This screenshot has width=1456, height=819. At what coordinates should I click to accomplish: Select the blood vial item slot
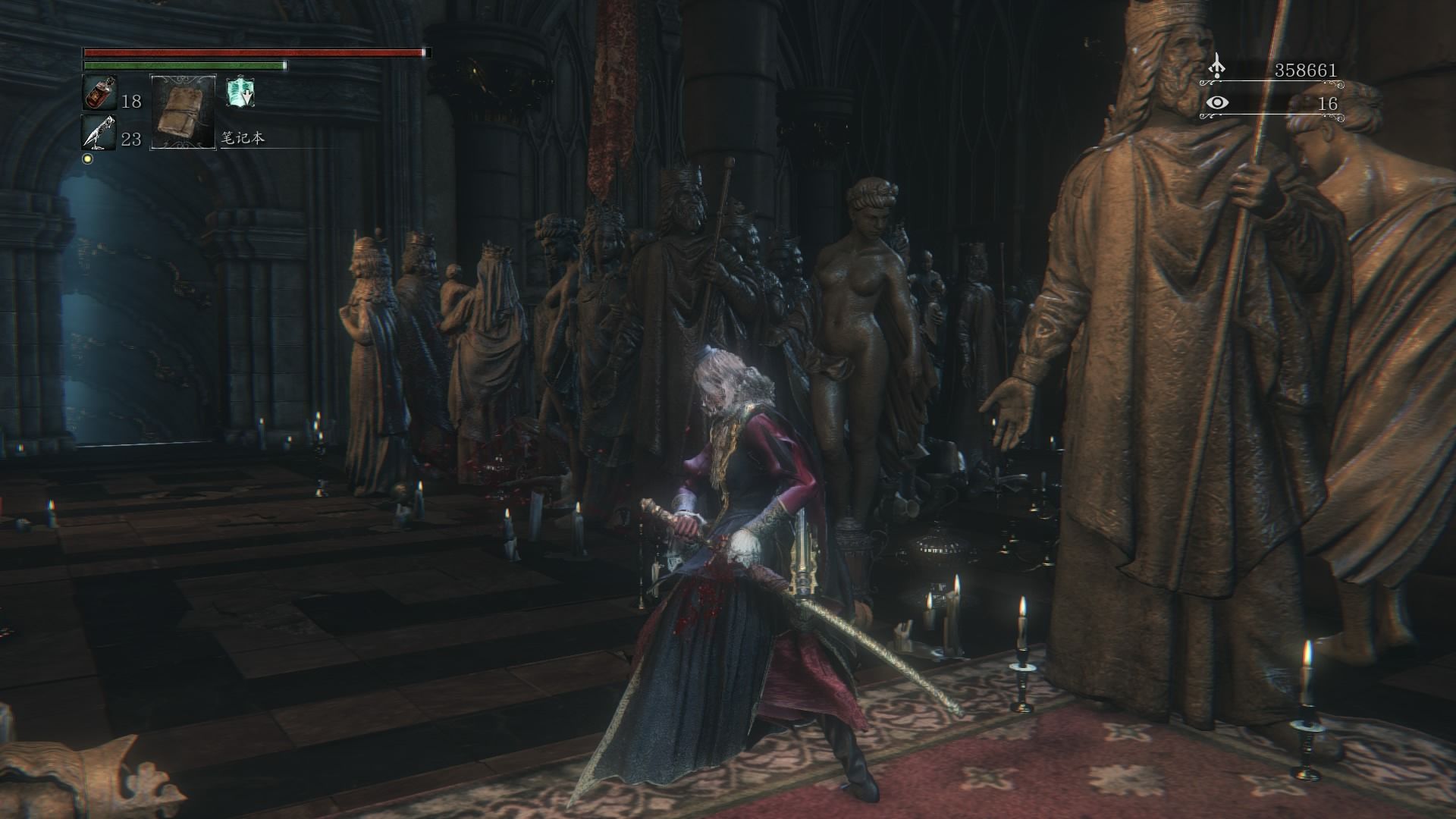(99, 93)
